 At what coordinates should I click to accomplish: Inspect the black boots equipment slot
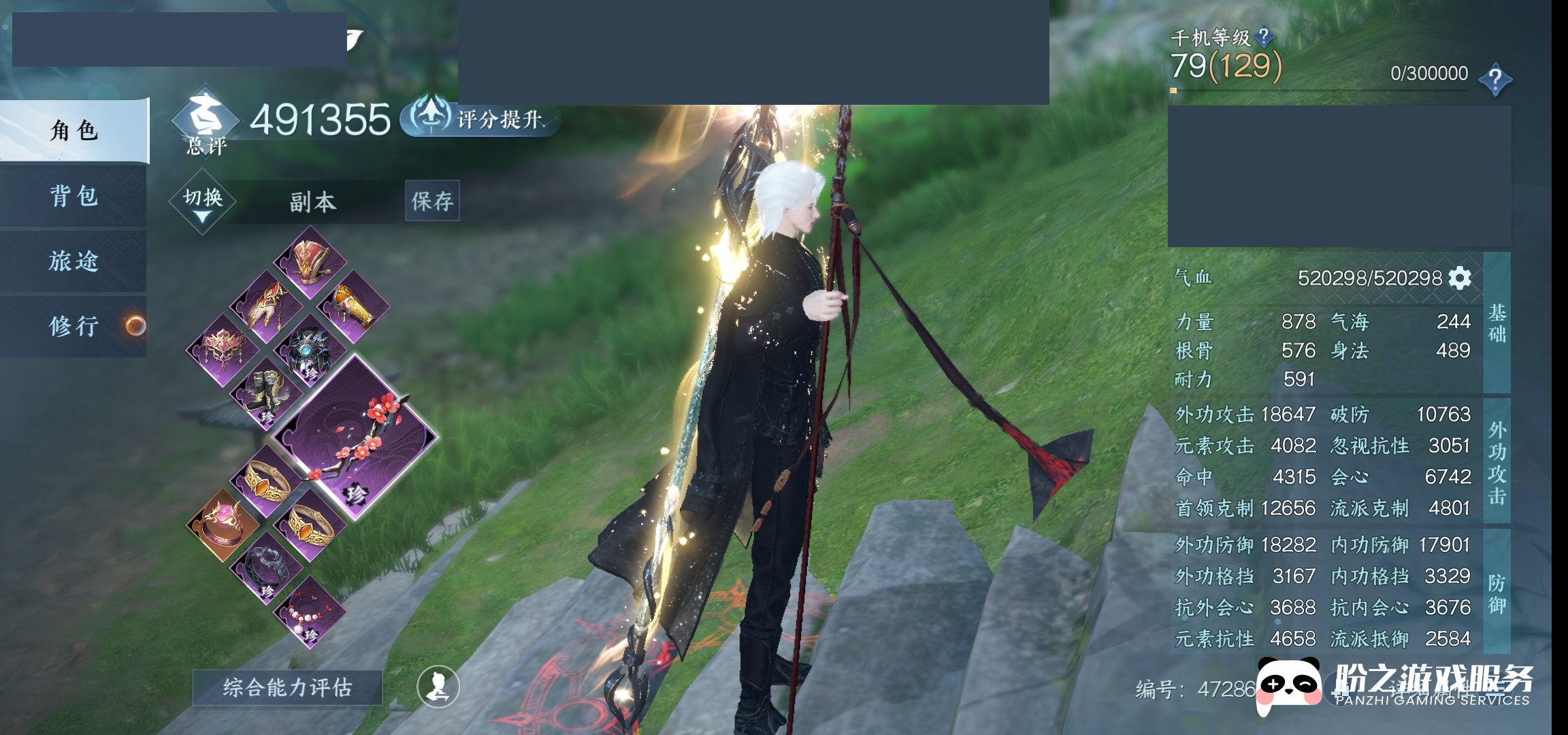[267, 393]
